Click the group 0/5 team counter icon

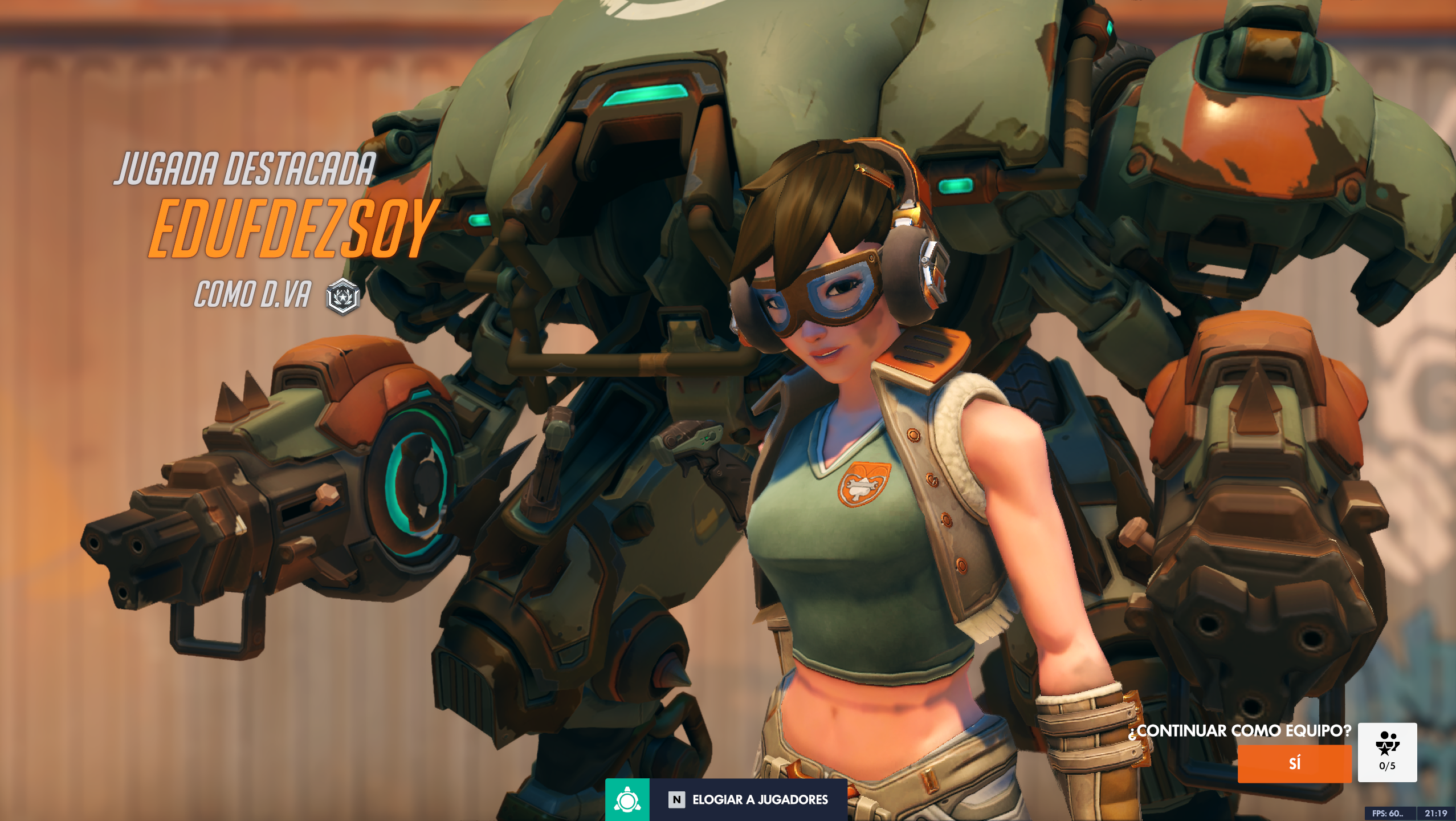tap(1386, 751)
